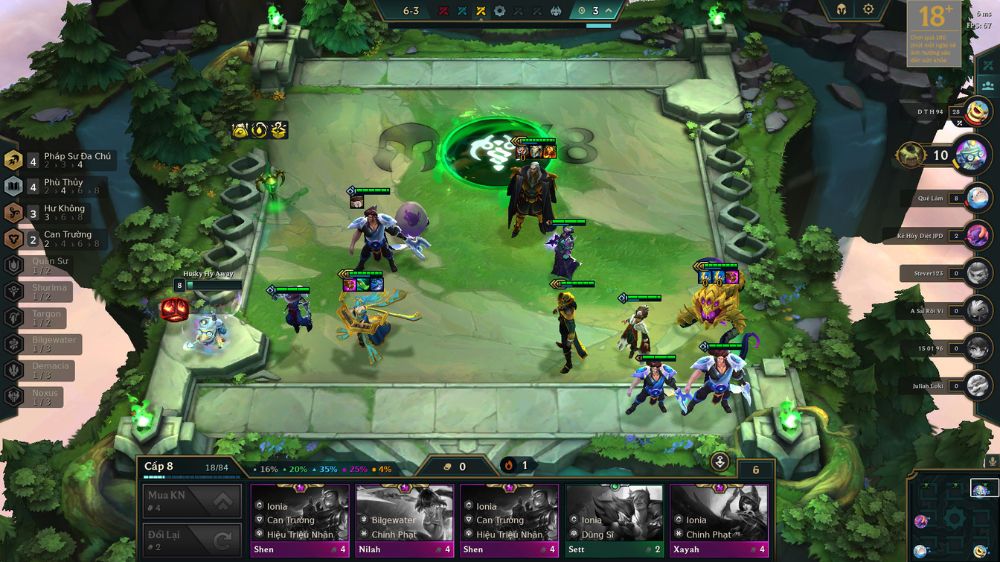Buy the Nilah champion card
The image size is (1000, 562).
(x=404, y=520)
